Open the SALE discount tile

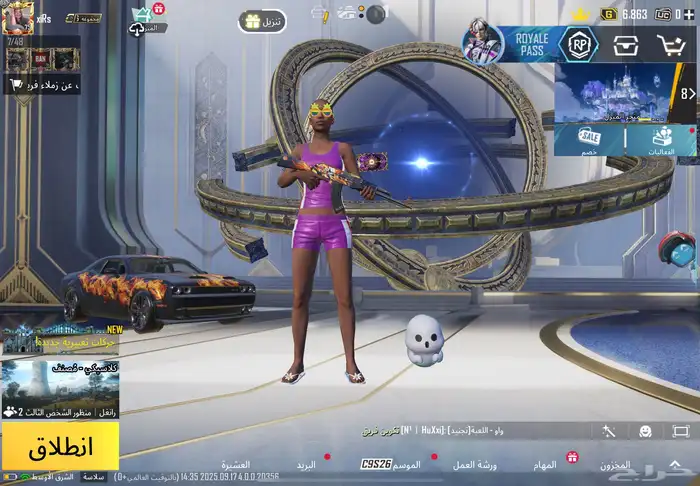coord(590,140)
